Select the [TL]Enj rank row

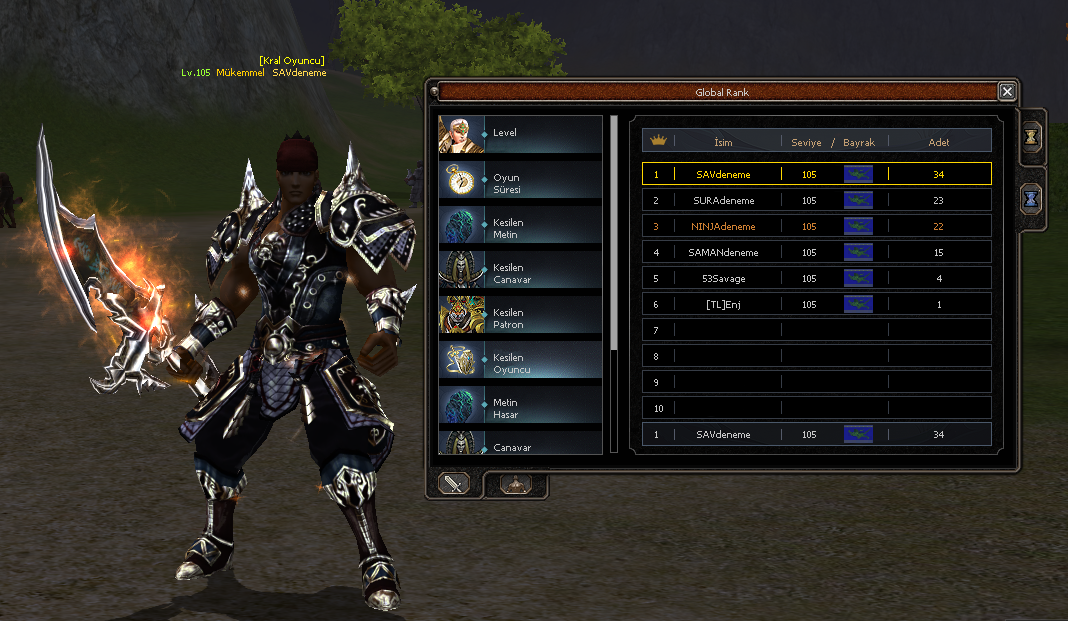pos(816,304)
